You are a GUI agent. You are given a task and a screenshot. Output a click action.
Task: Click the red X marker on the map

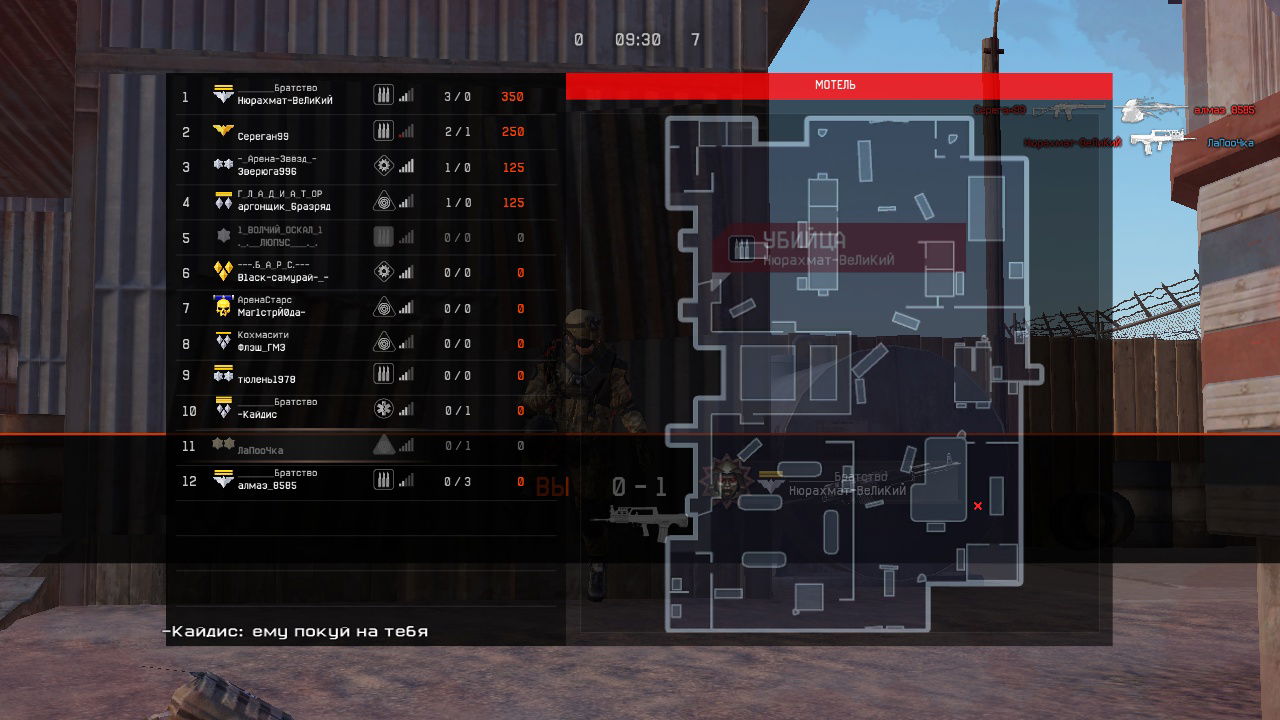978,506
